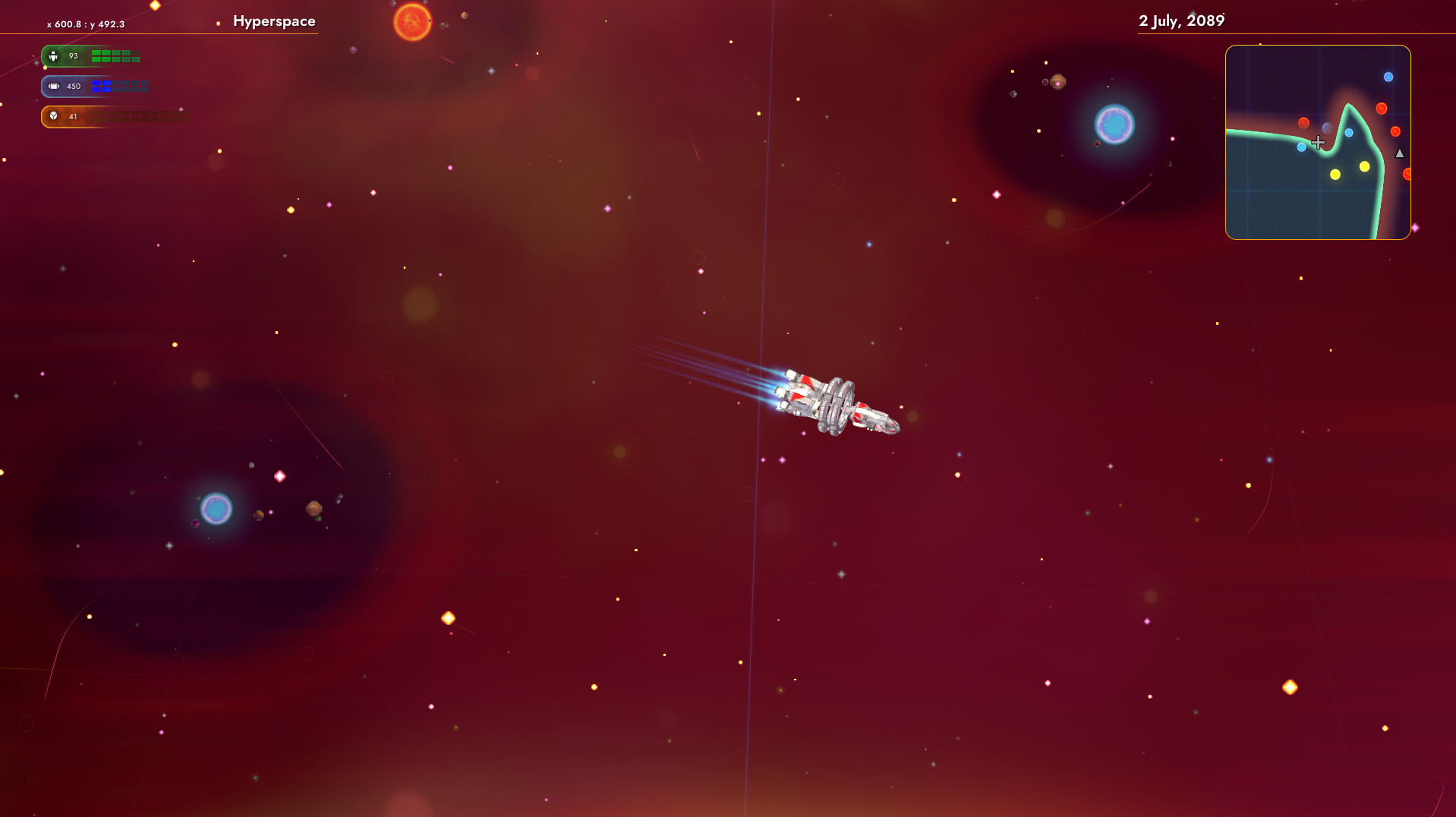Select the player's flagship in hyperspace

(834, 400)
